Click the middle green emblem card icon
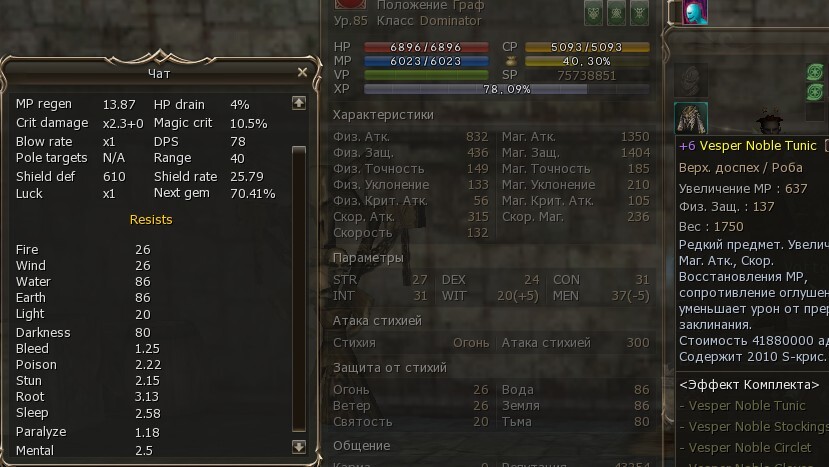Image resolution: width=829 pixels, height=467 pixels. [617, 12]
